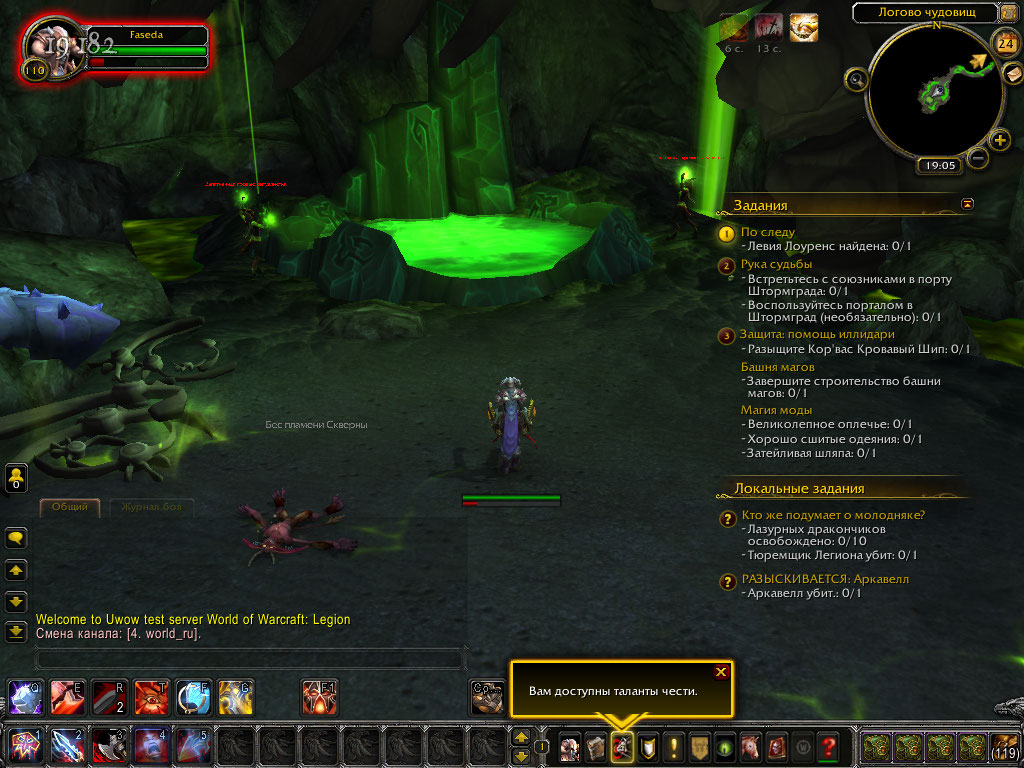Zoom out the minimap with minus button

coord(979,158)
